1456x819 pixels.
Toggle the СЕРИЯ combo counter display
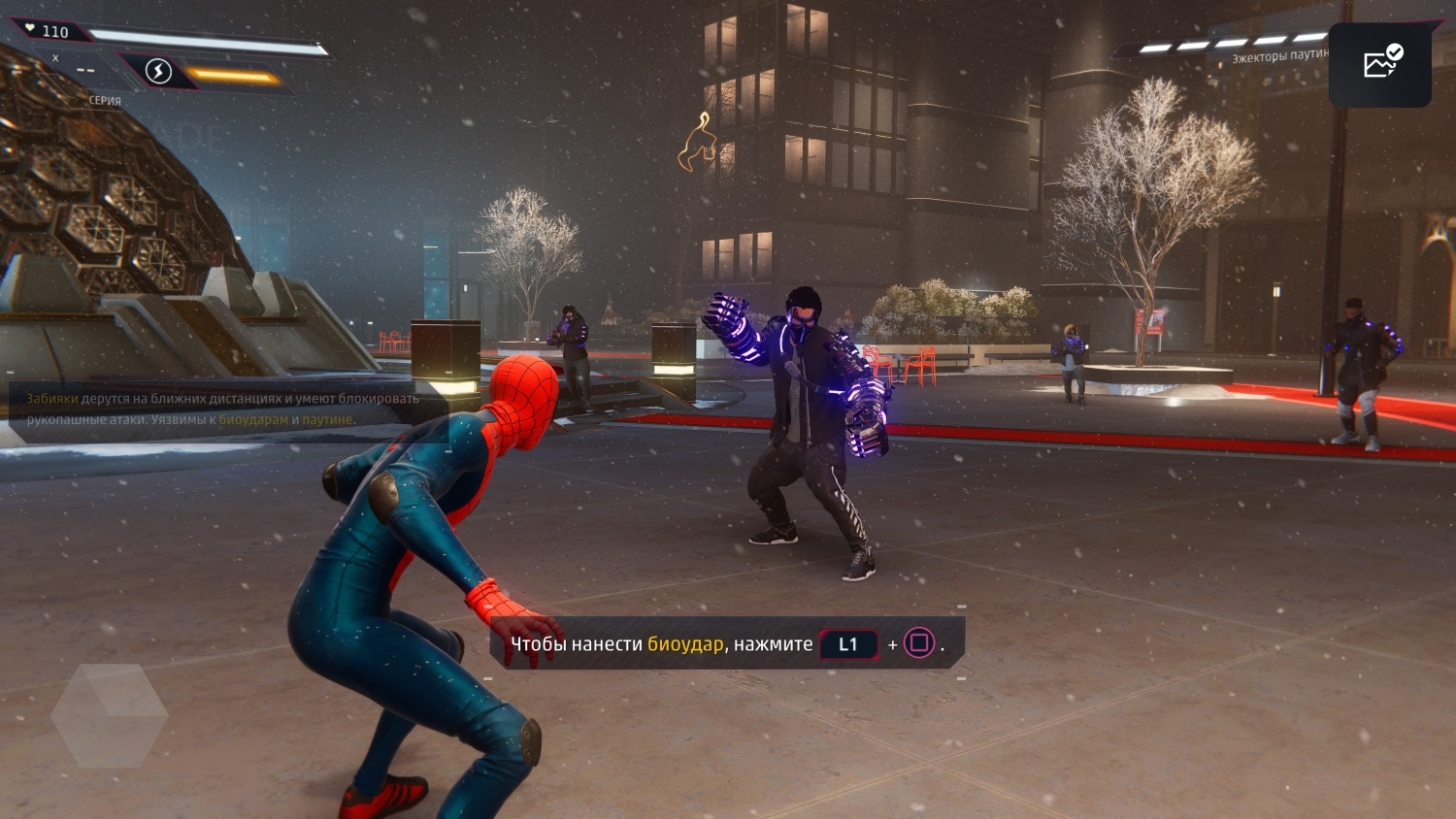click(104, 100)
